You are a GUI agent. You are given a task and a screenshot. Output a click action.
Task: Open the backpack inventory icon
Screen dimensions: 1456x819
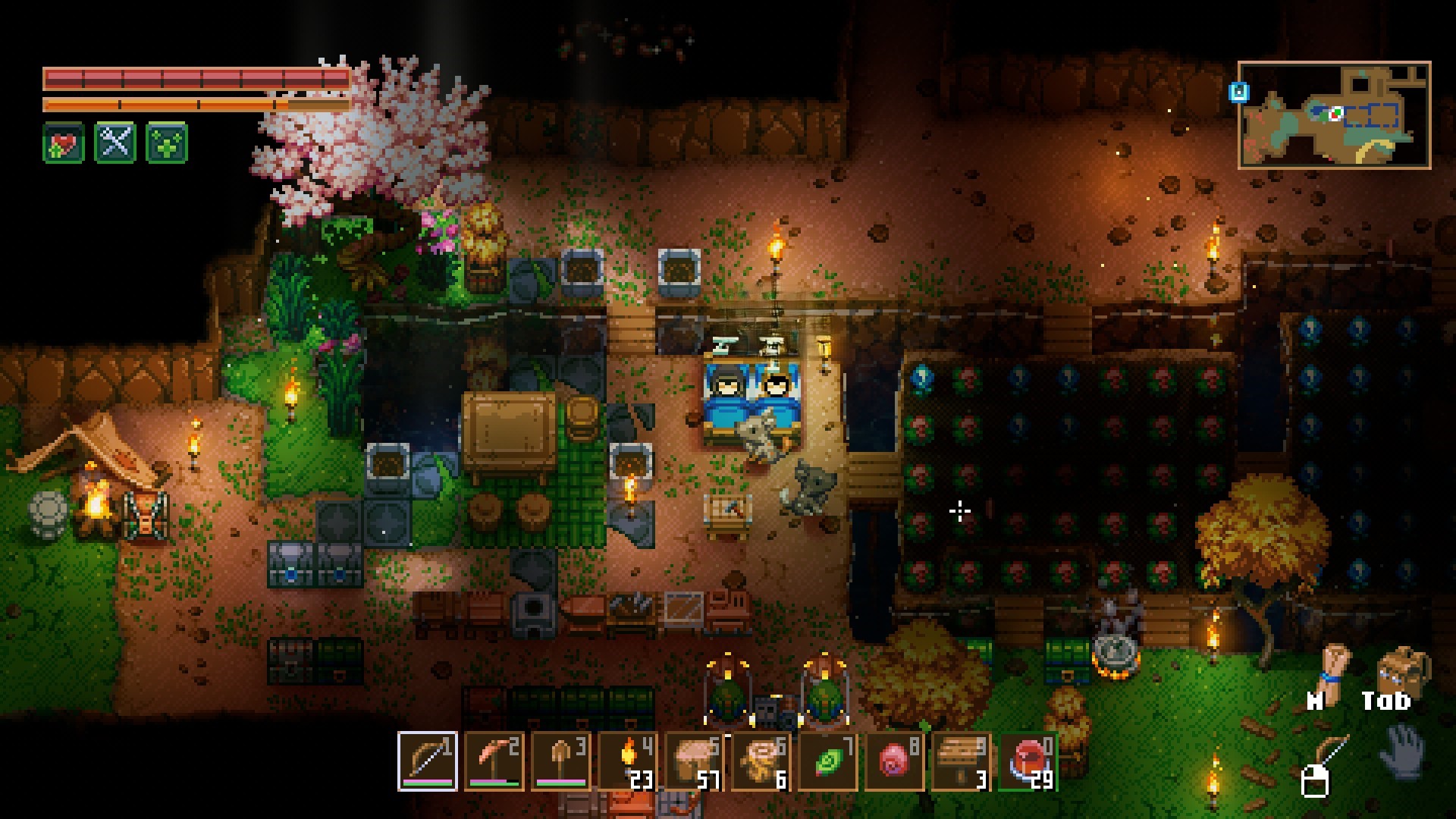1402,668
